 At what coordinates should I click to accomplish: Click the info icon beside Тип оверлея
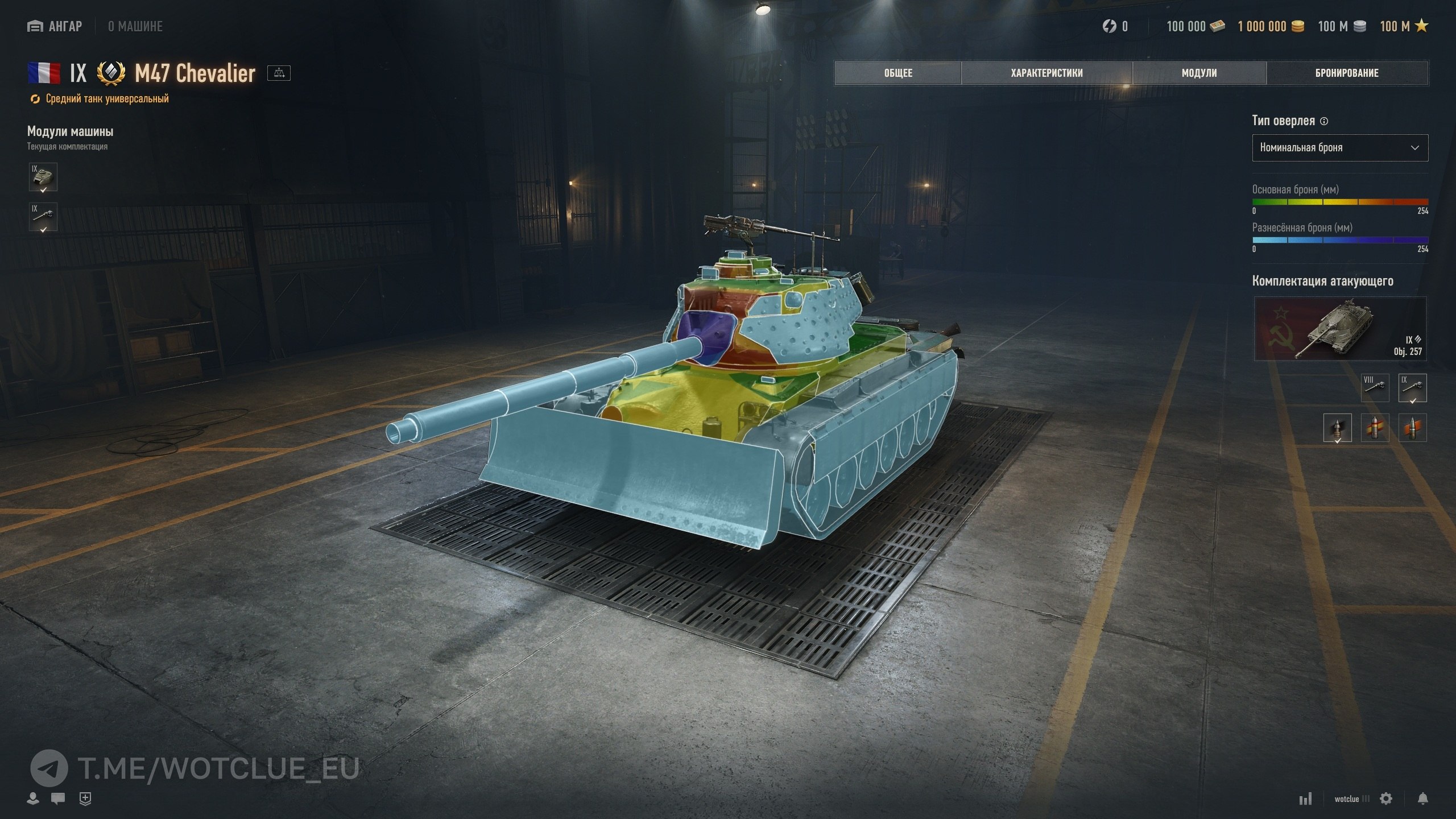tap(1323, 121)
